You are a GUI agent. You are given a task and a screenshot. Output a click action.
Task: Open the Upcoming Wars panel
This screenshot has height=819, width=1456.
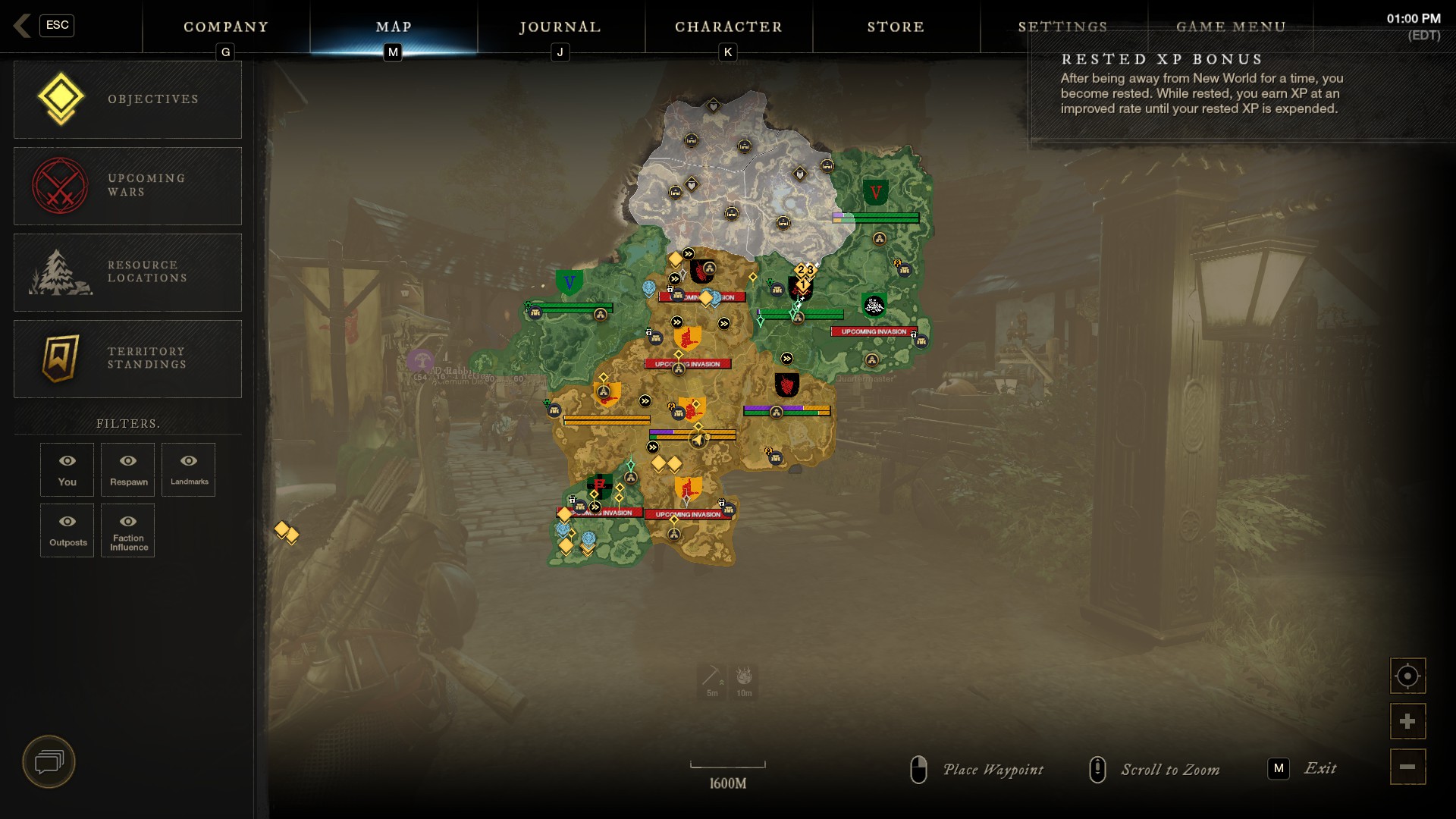tap(127, 185)
